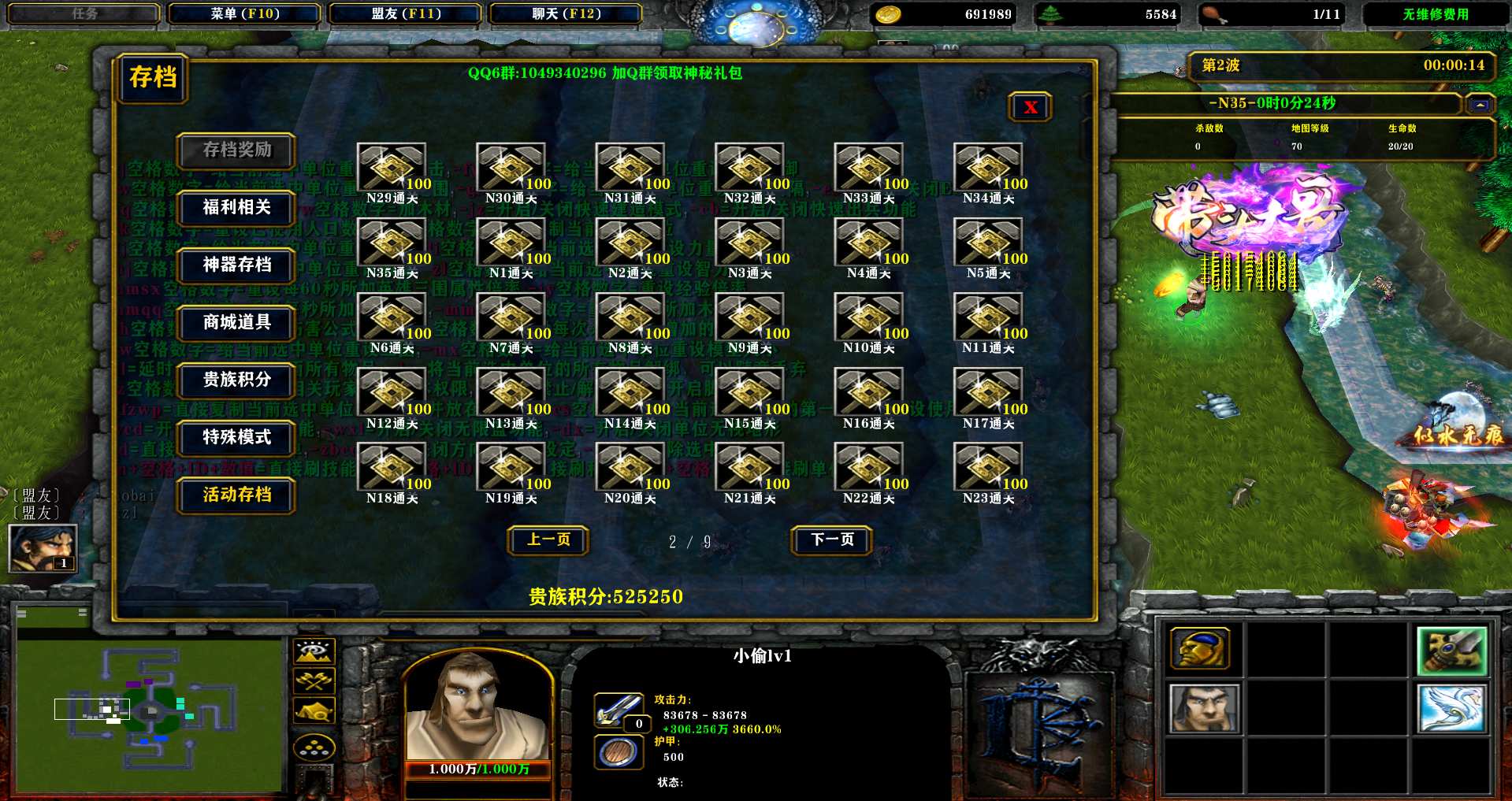Select the 神器存档 category
Image resolution: width=1512 pixels, height=801 pixels.
236,265
